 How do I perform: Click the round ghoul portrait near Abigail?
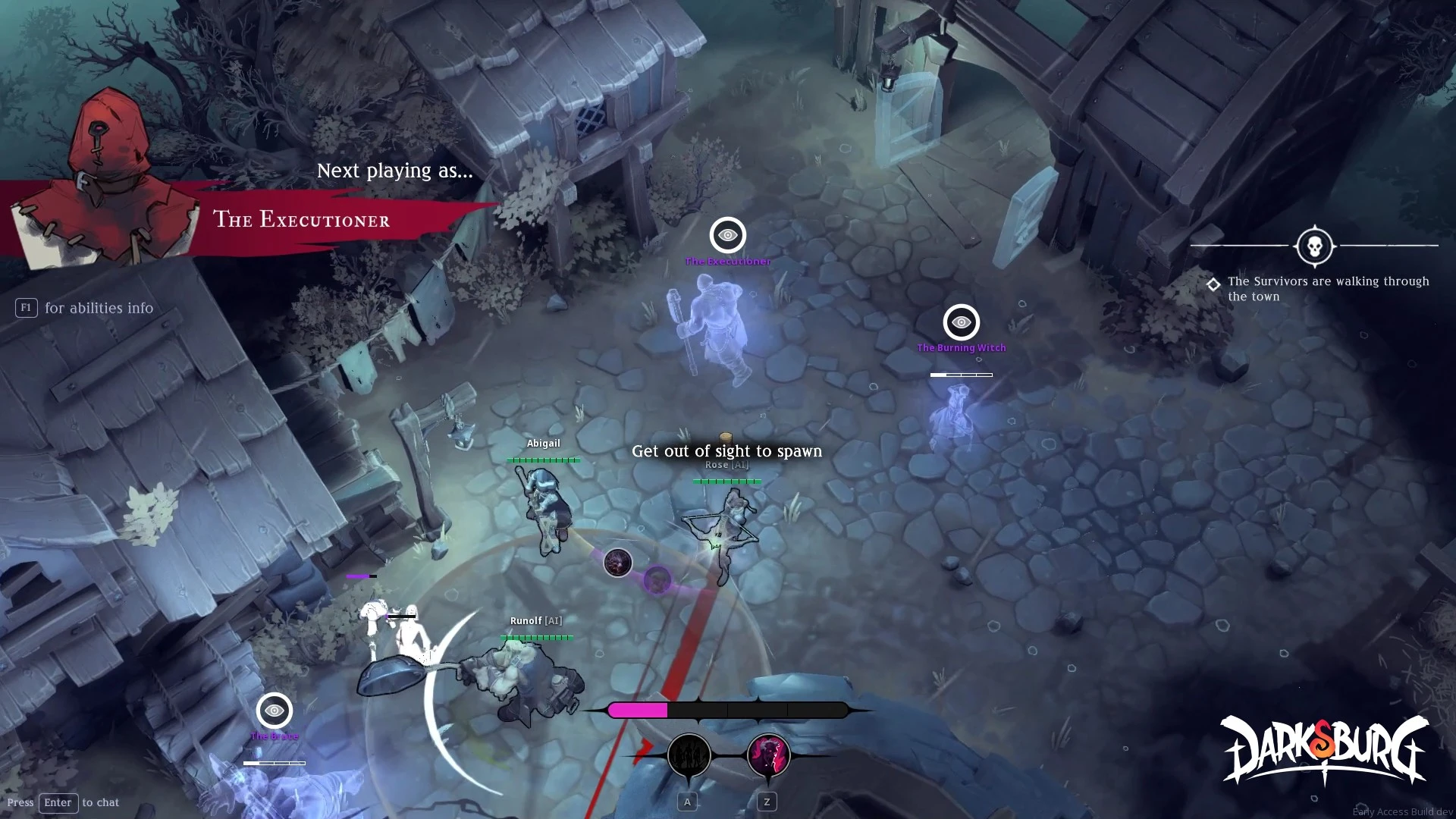point(617,563)
